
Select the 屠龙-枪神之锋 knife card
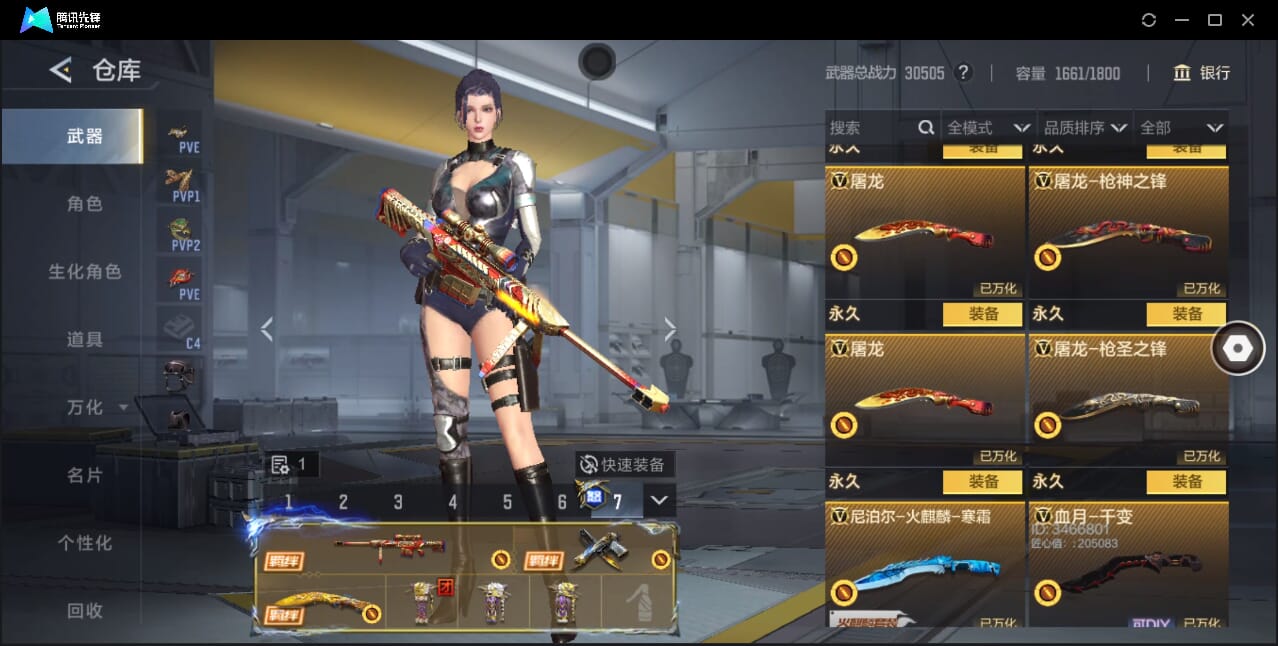(x=1128, y=232)
